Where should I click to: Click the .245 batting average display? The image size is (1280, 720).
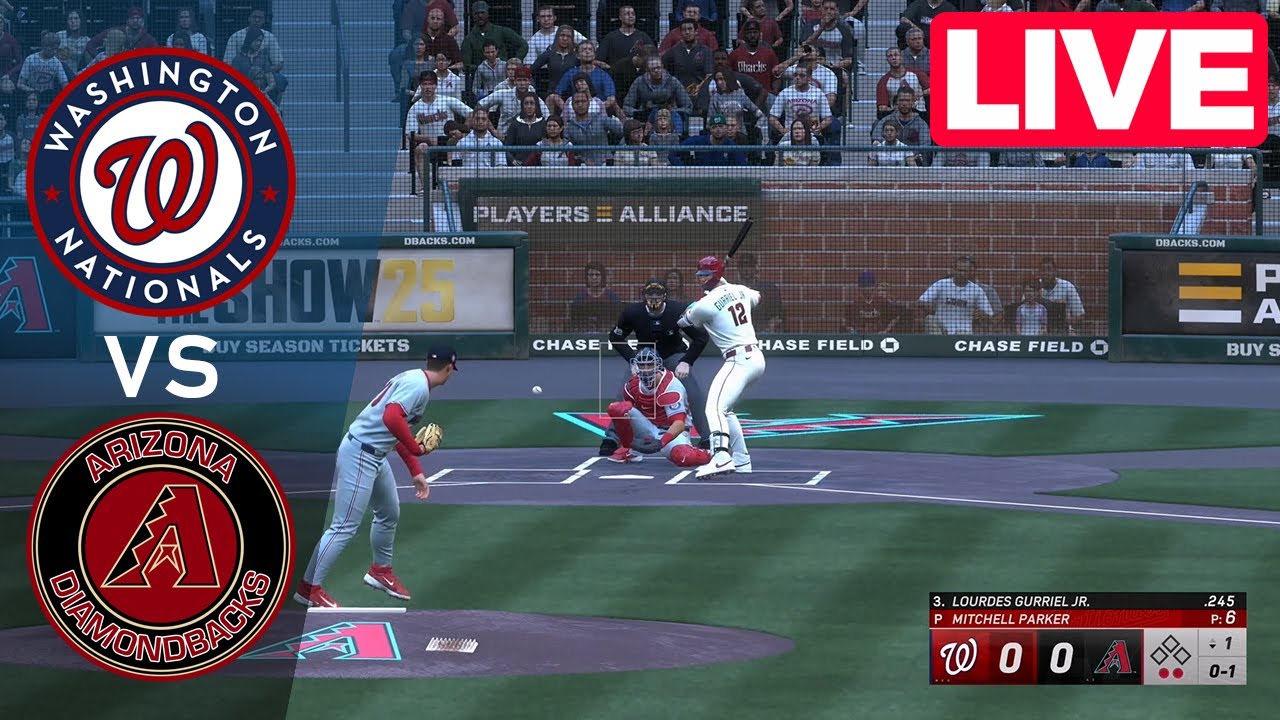tap(1219, 601)
